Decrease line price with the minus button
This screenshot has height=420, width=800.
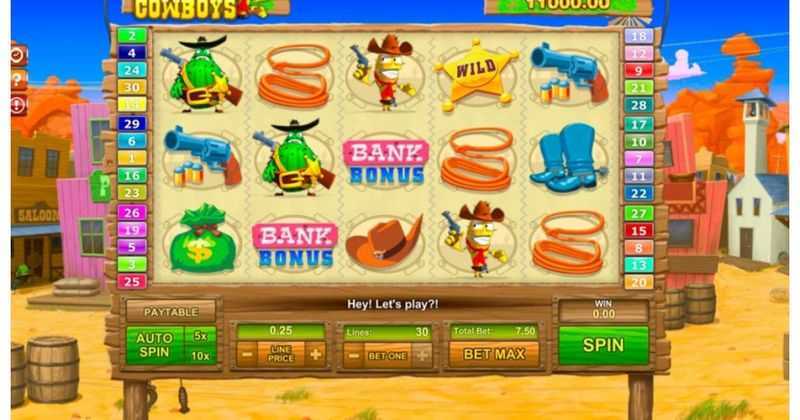[x=245, y=354]
